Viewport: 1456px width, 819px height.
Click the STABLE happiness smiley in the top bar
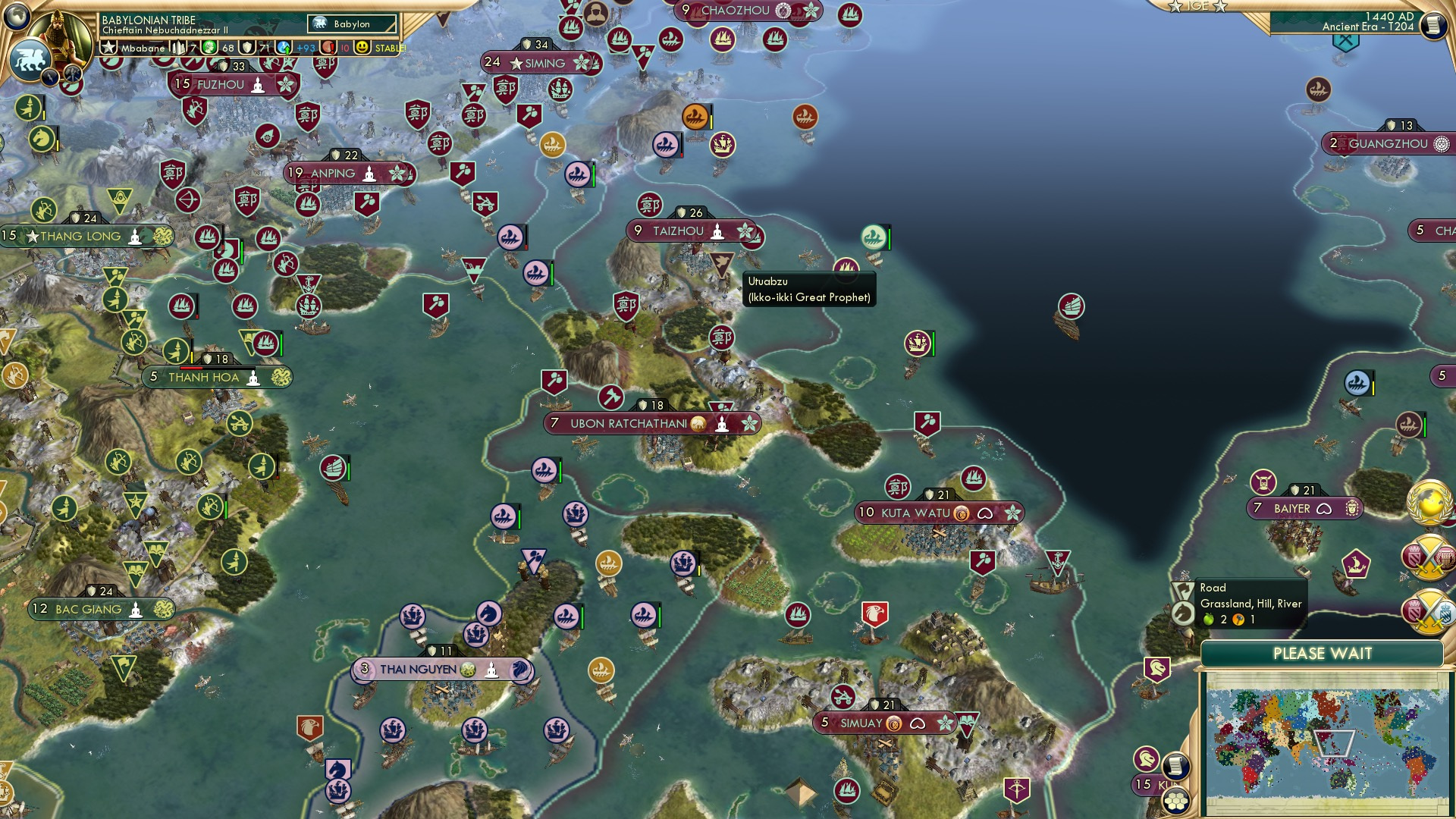coord(363,48)
